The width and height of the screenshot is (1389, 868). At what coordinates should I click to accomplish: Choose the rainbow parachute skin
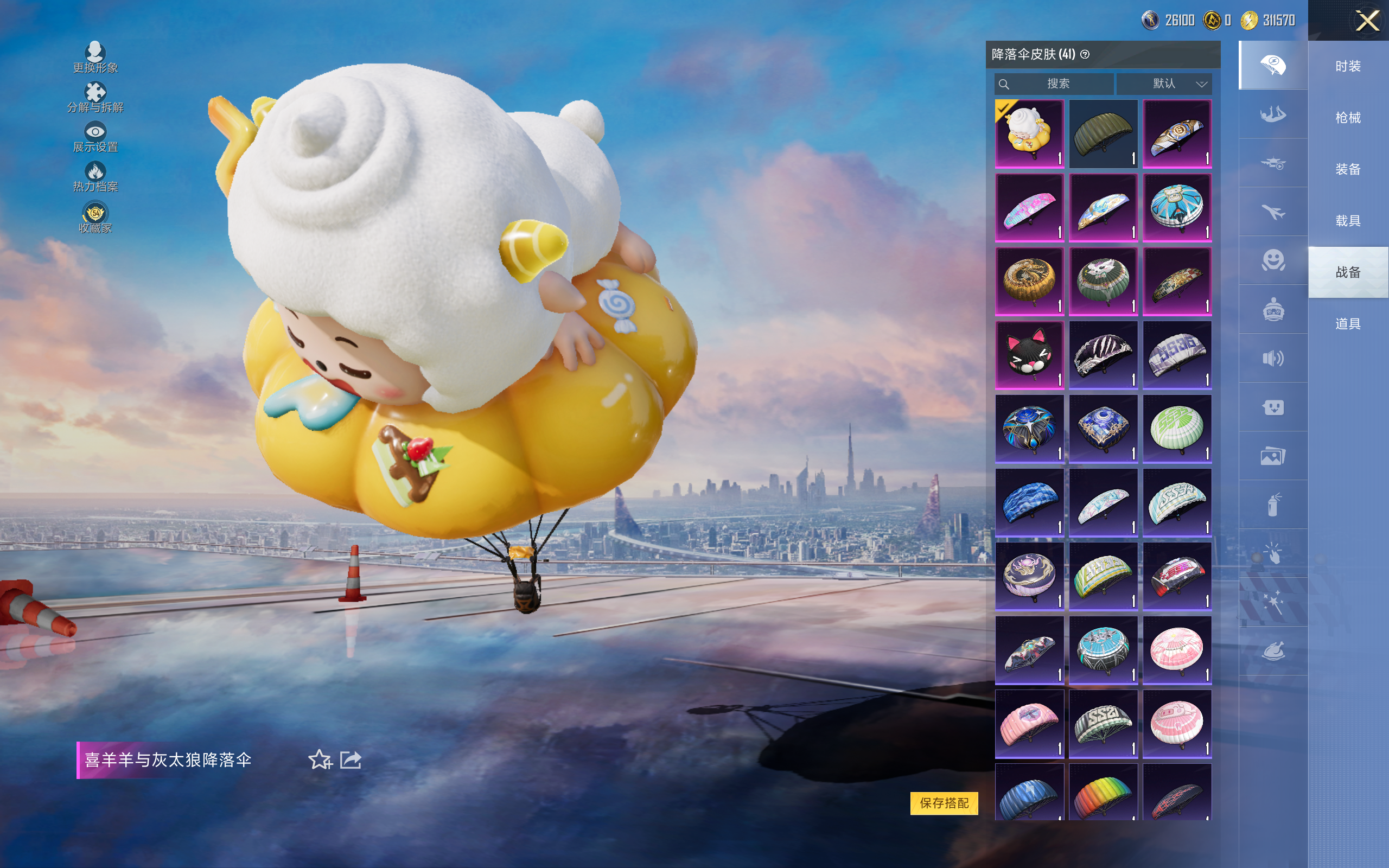pos(1103,794)
